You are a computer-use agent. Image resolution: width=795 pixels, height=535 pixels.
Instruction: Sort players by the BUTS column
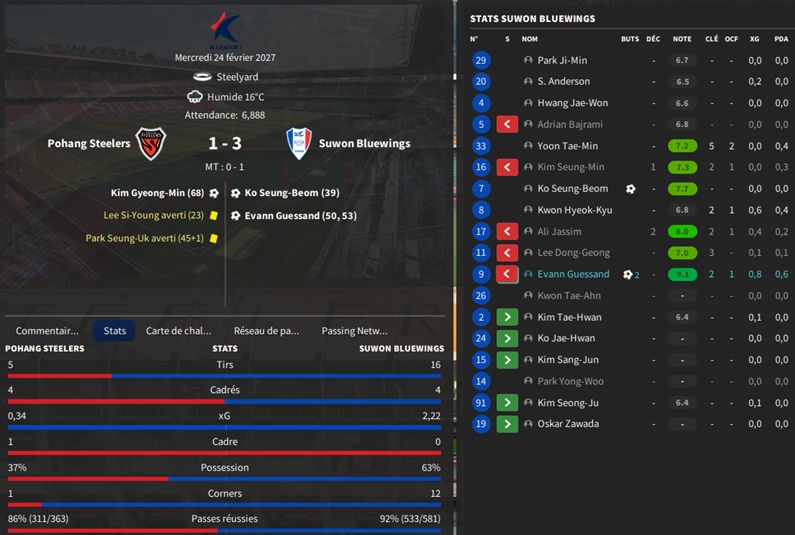(x=629, y=39)
